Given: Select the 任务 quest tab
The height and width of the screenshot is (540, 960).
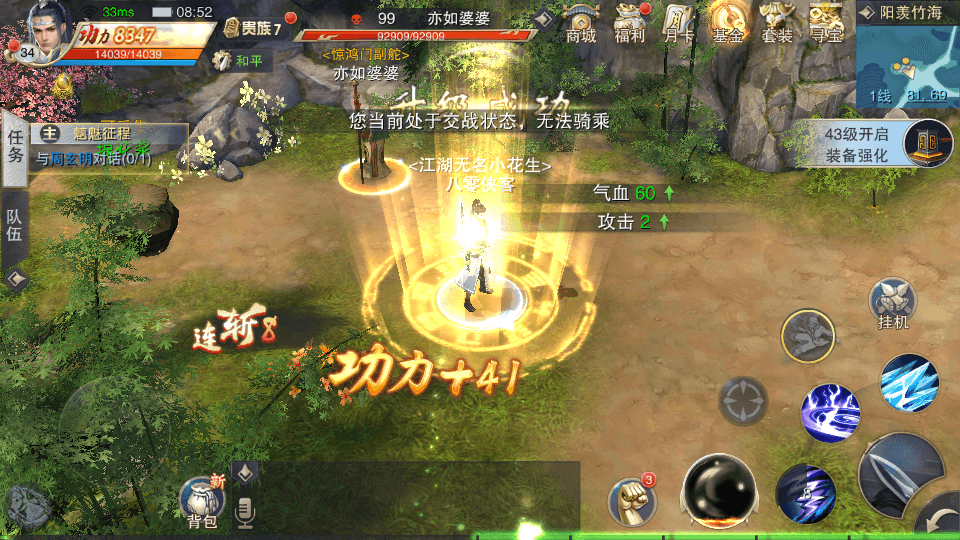Looking at the screenshot, I should (x=15, y=146).
